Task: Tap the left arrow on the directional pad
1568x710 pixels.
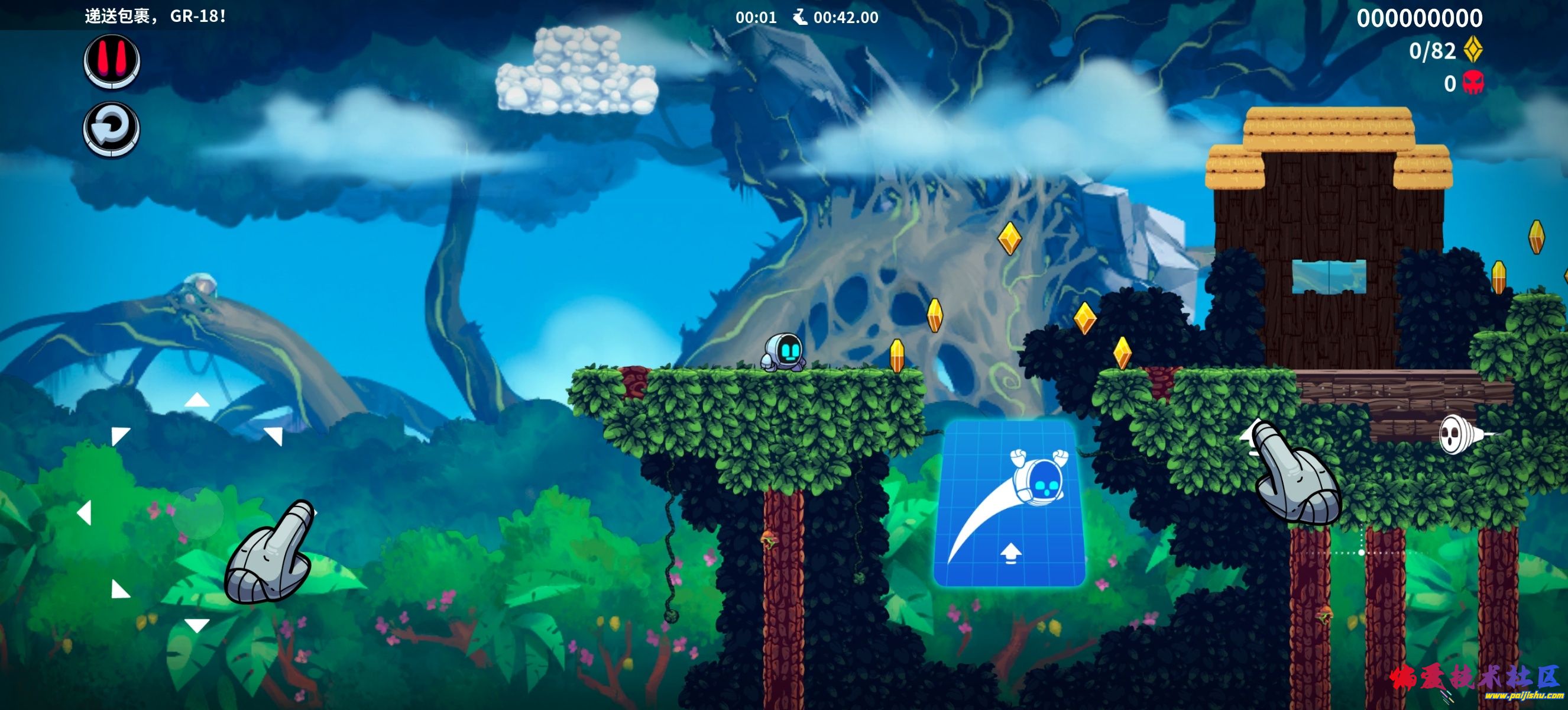Action: pos(85,513)
